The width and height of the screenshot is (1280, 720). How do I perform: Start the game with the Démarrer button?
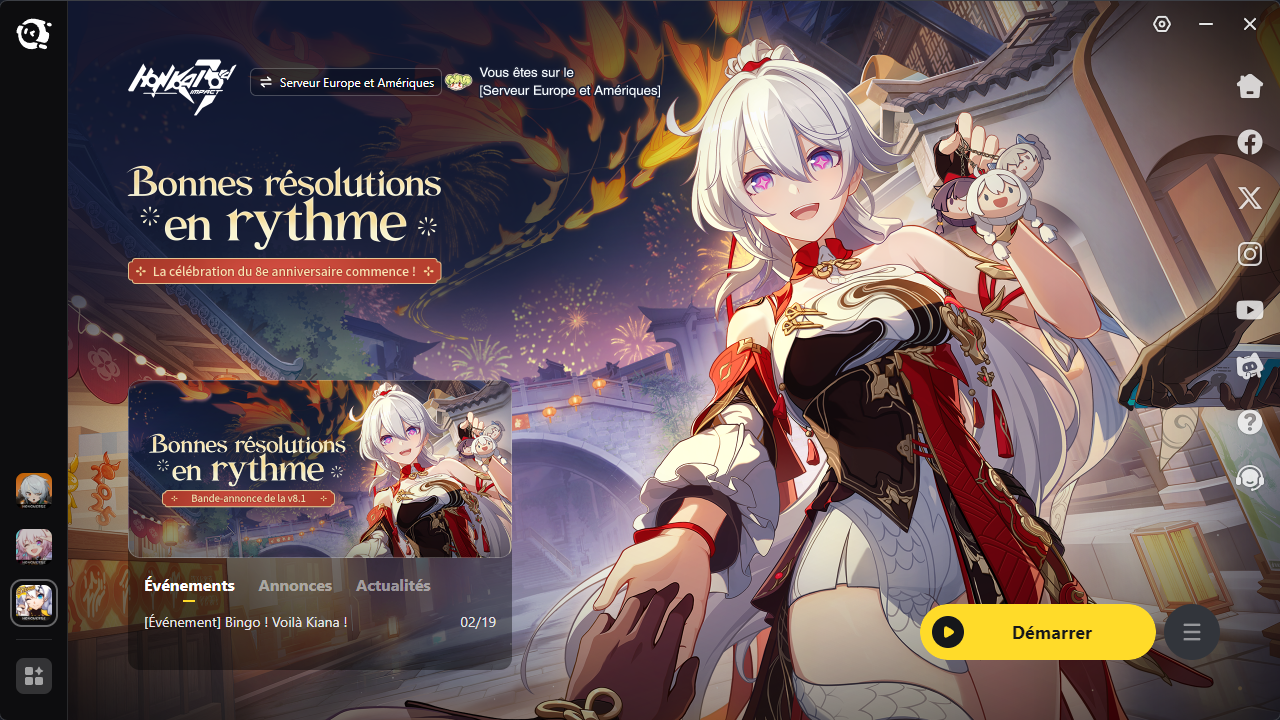click(1037, 632)
